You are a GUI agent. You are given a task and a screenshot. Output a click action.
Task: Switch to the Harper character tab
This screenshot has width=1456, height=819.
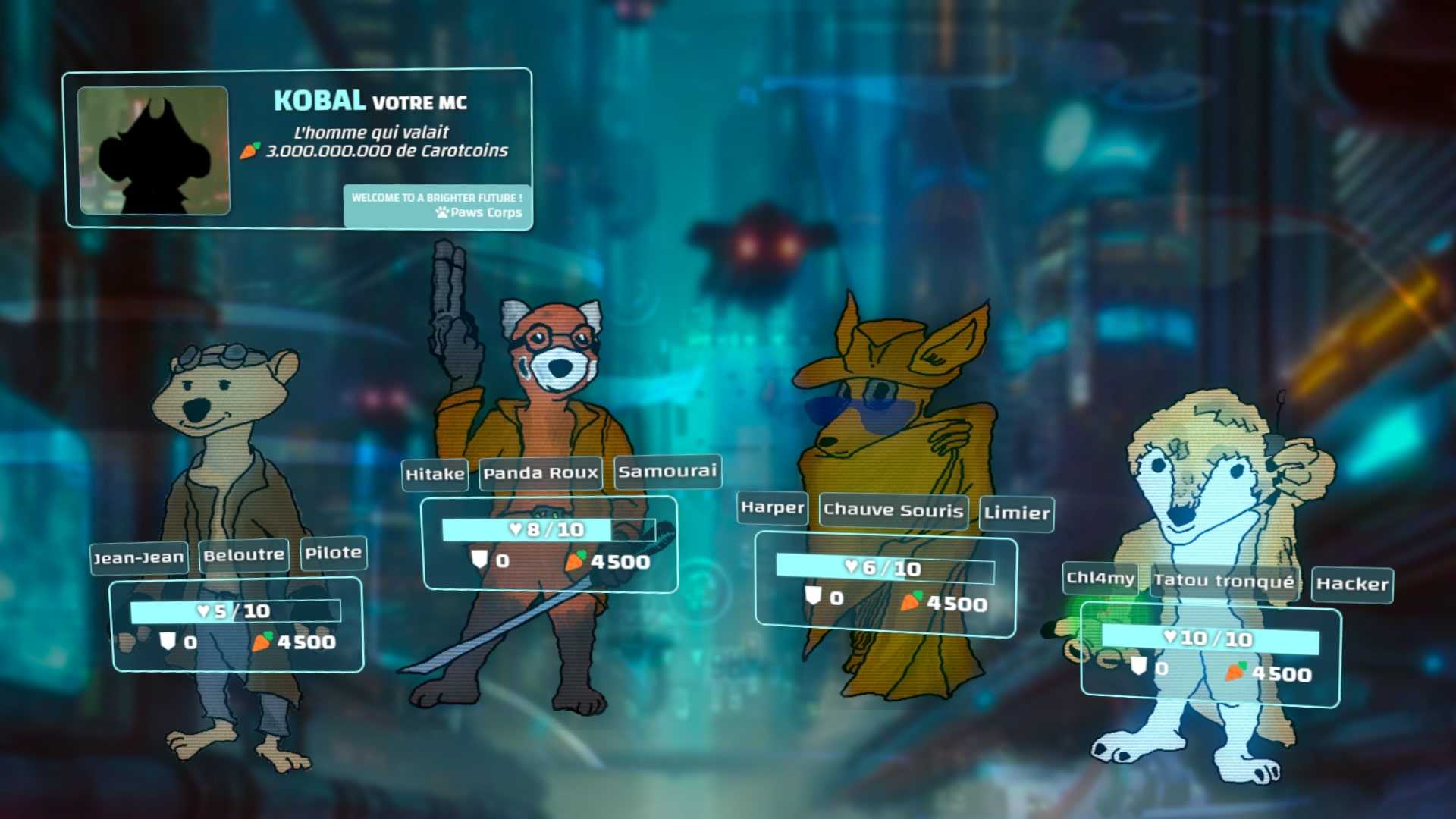773,509
